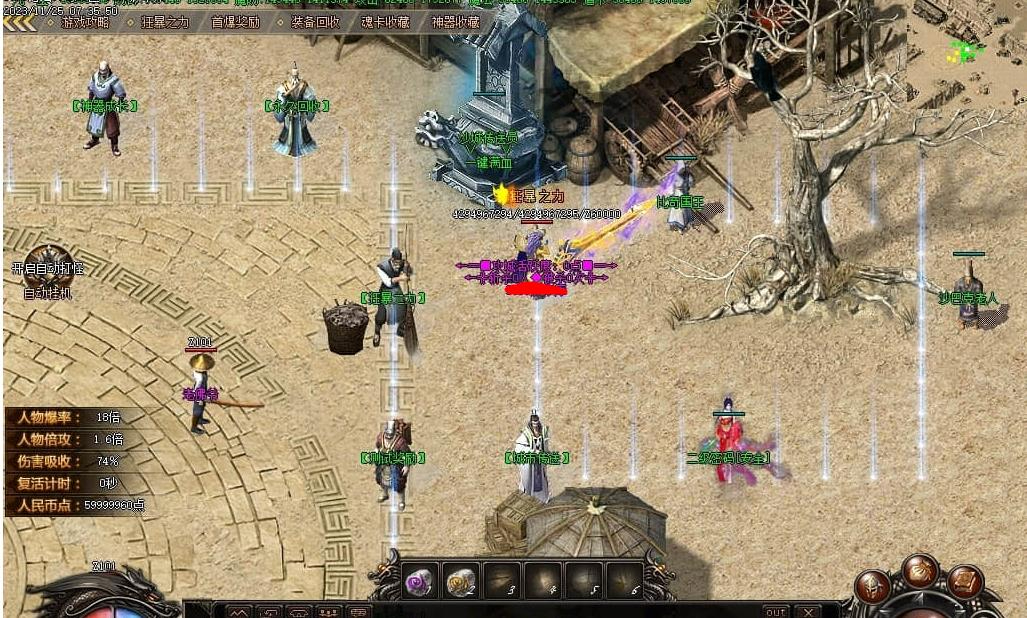Collapse the top menu with the arrow chevrons

20,22
